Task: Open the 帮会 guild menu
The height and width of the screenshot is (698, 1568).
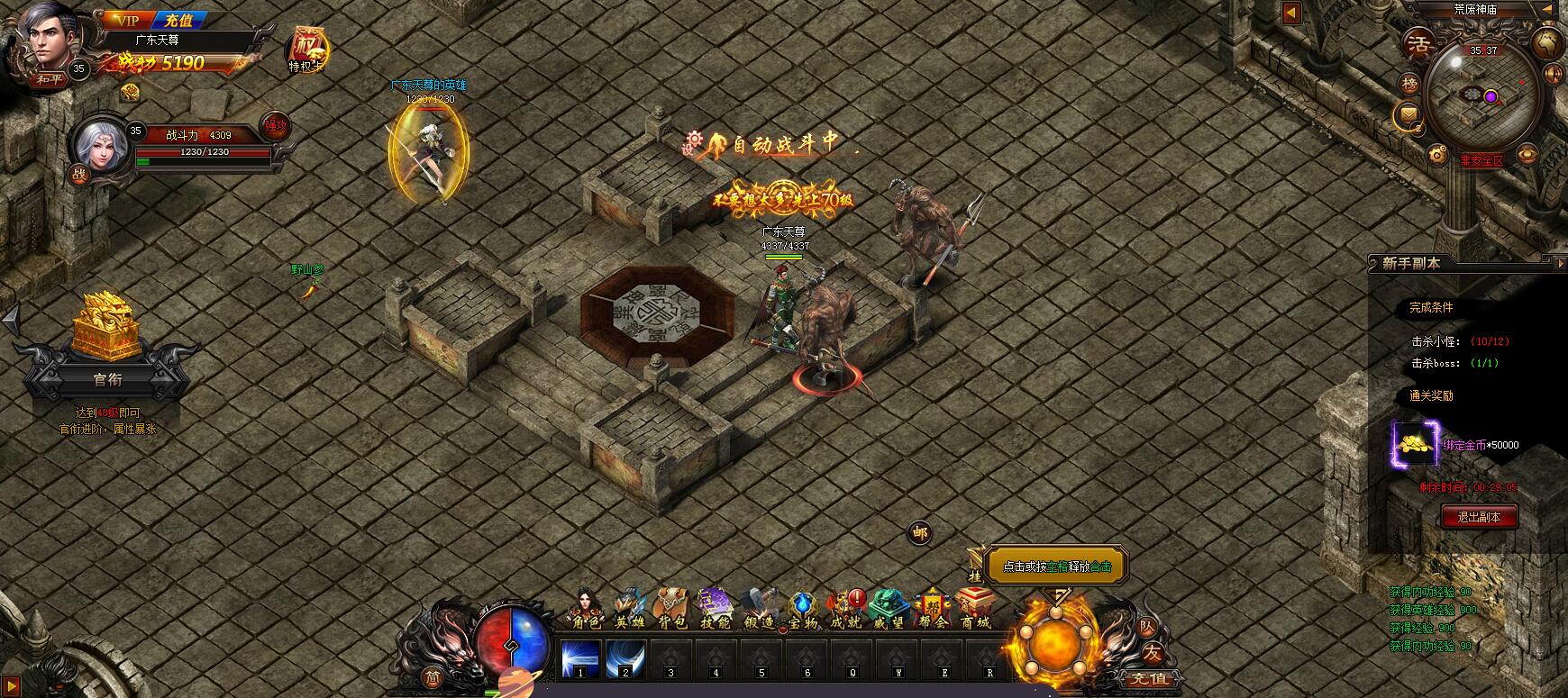Action: click(934, 610)
